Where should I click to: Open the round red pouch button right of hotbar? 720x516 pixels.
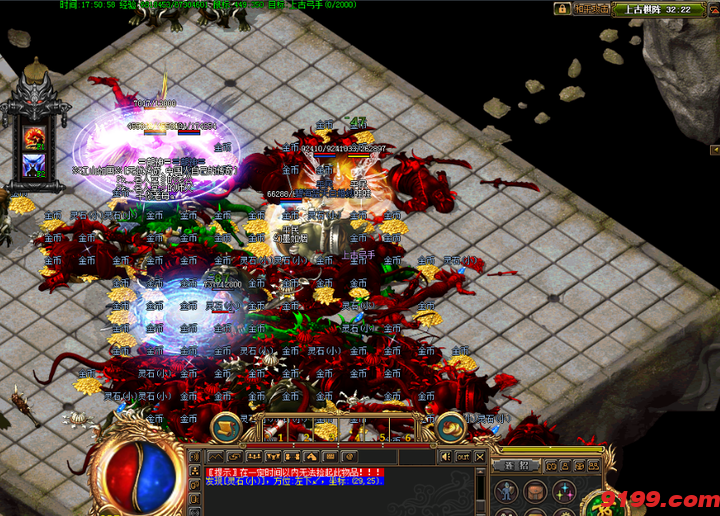click(453, 427)
